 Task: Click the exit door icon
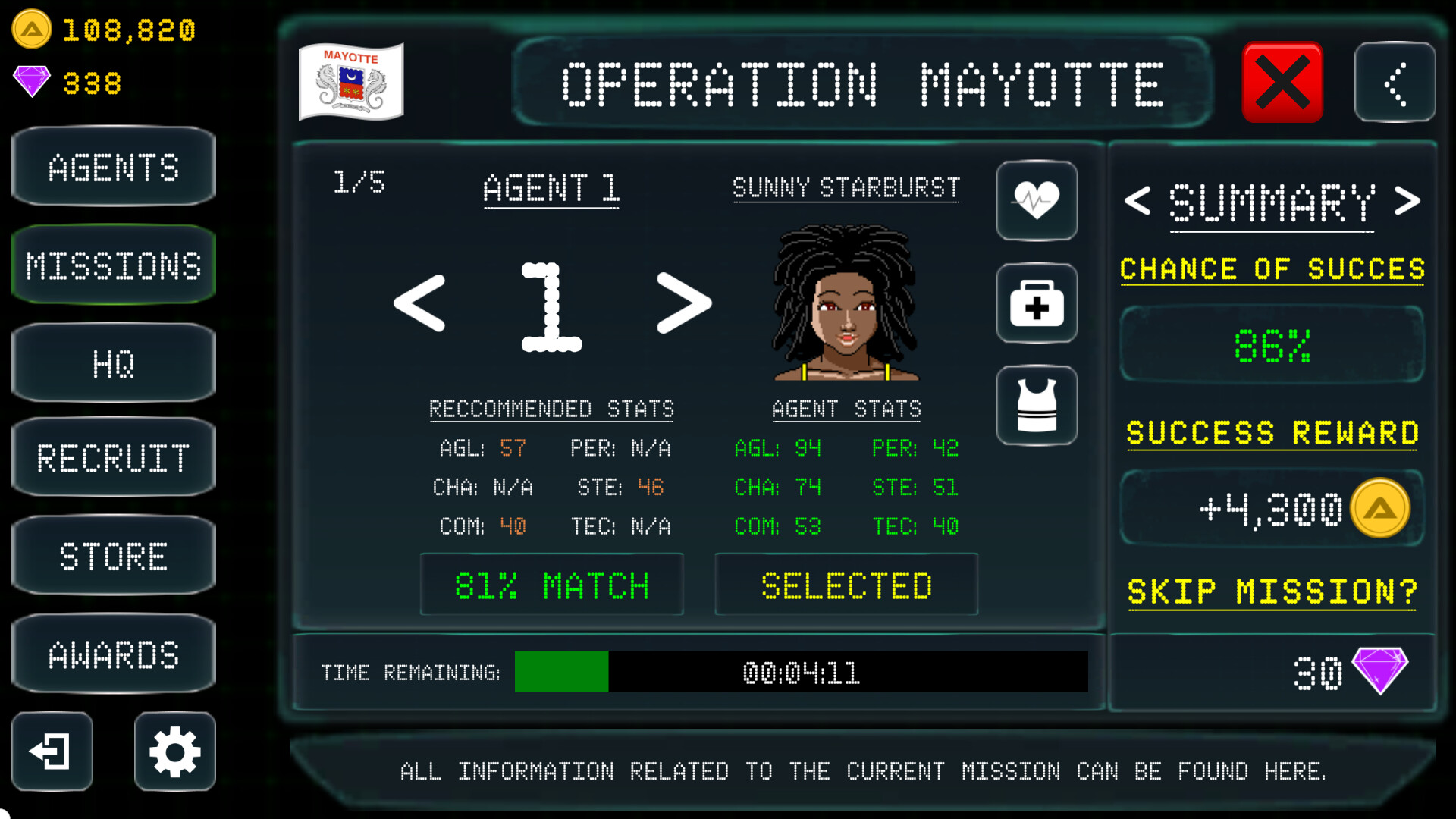tap(50, 752)
